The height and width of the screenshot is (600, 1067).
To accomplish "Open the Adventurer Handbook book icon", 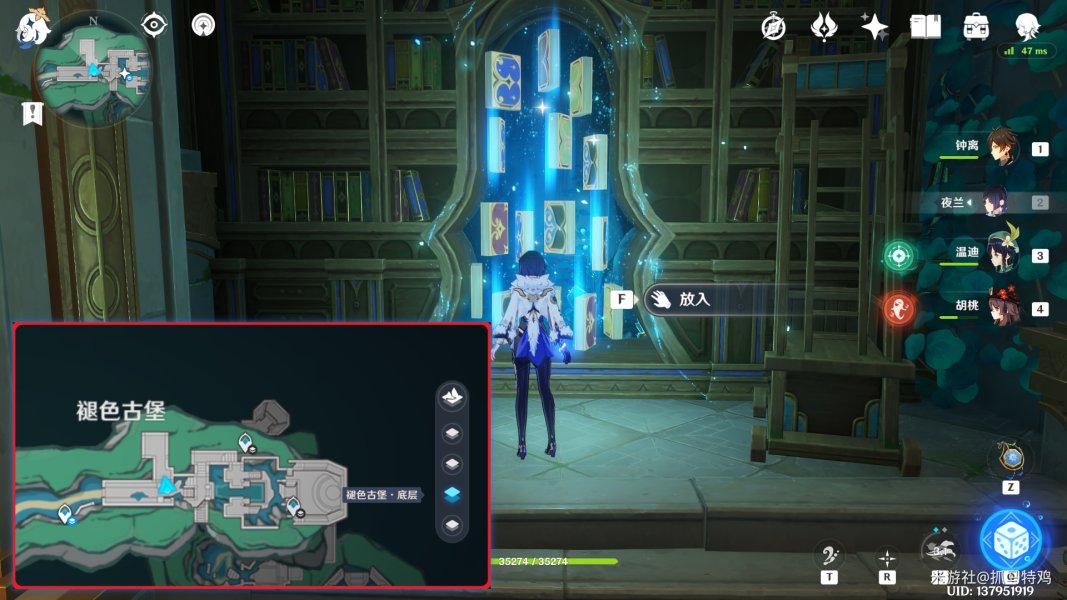I will point(925,27).
